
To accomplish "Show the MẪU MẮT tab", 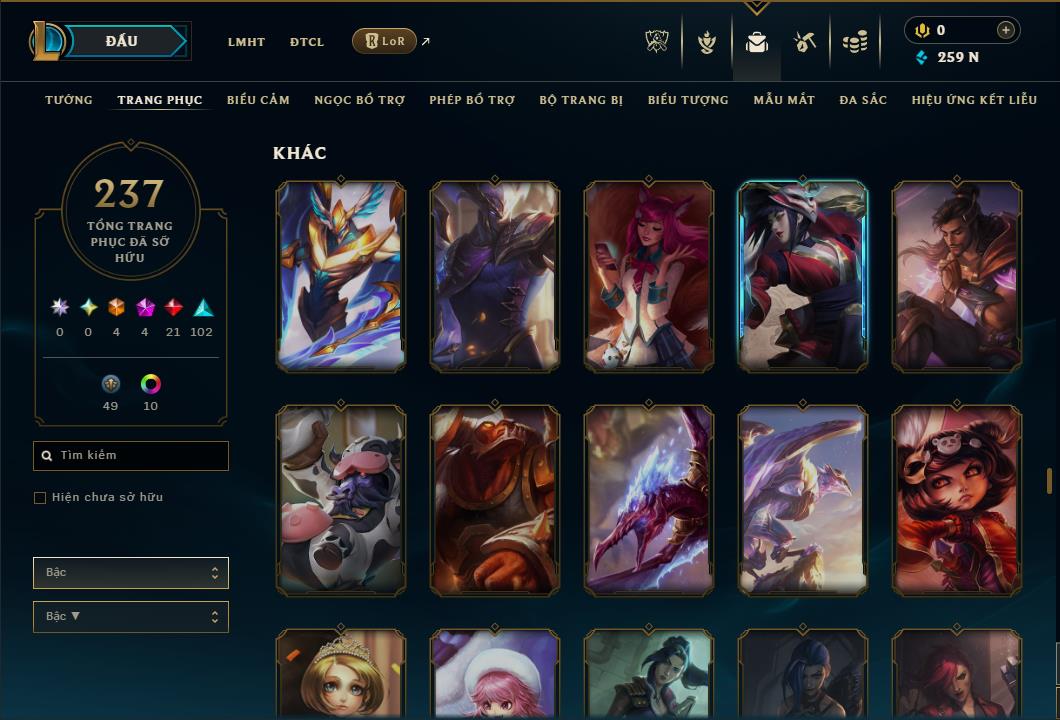I will coord(784,100).
